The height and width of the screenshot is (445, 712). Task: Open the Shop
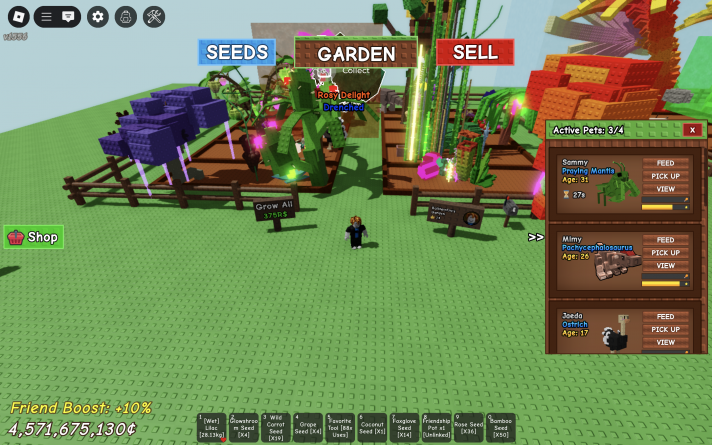[34, 237]
